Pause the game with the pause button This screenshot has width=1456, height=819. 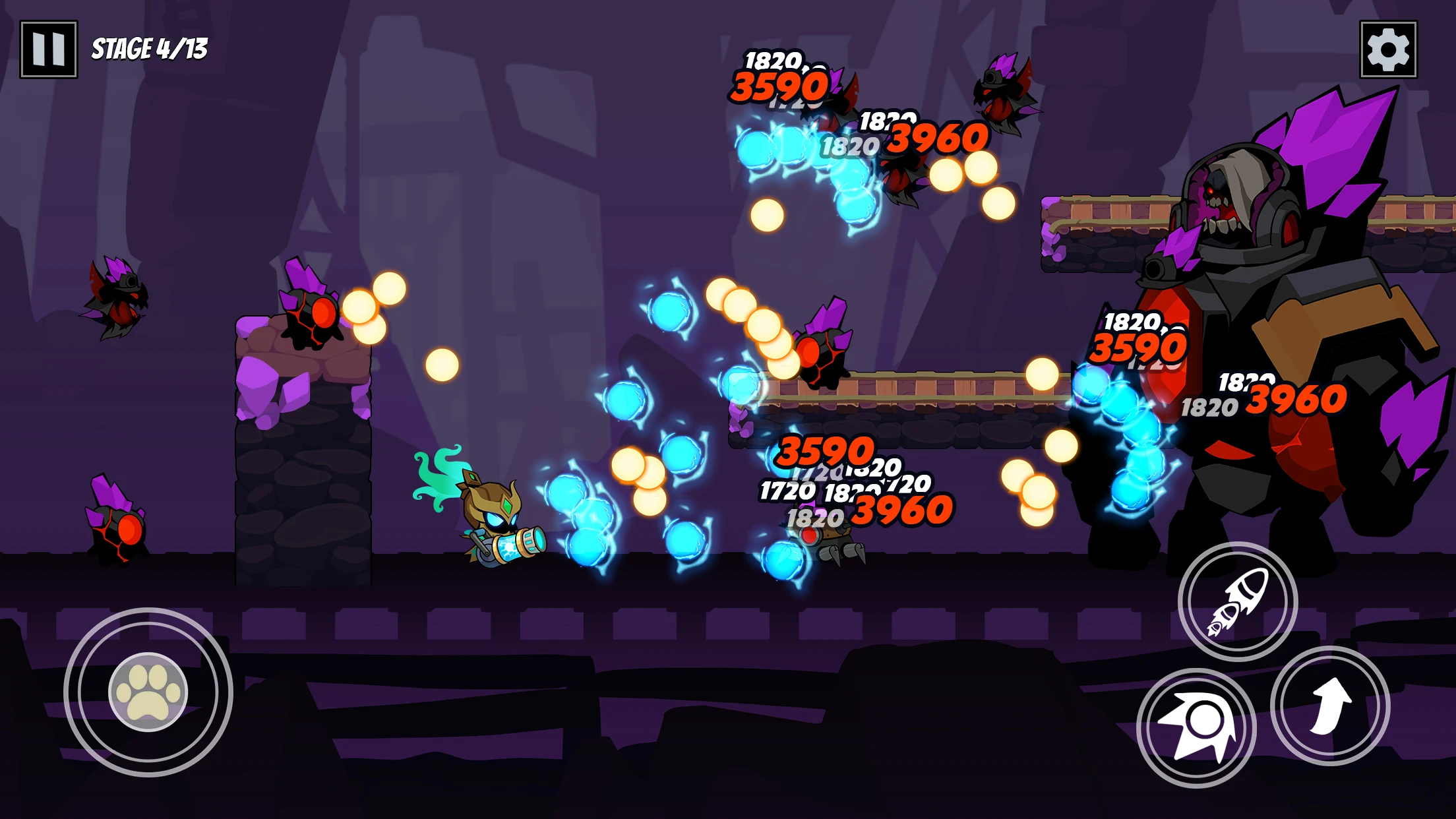click(49, 49)
